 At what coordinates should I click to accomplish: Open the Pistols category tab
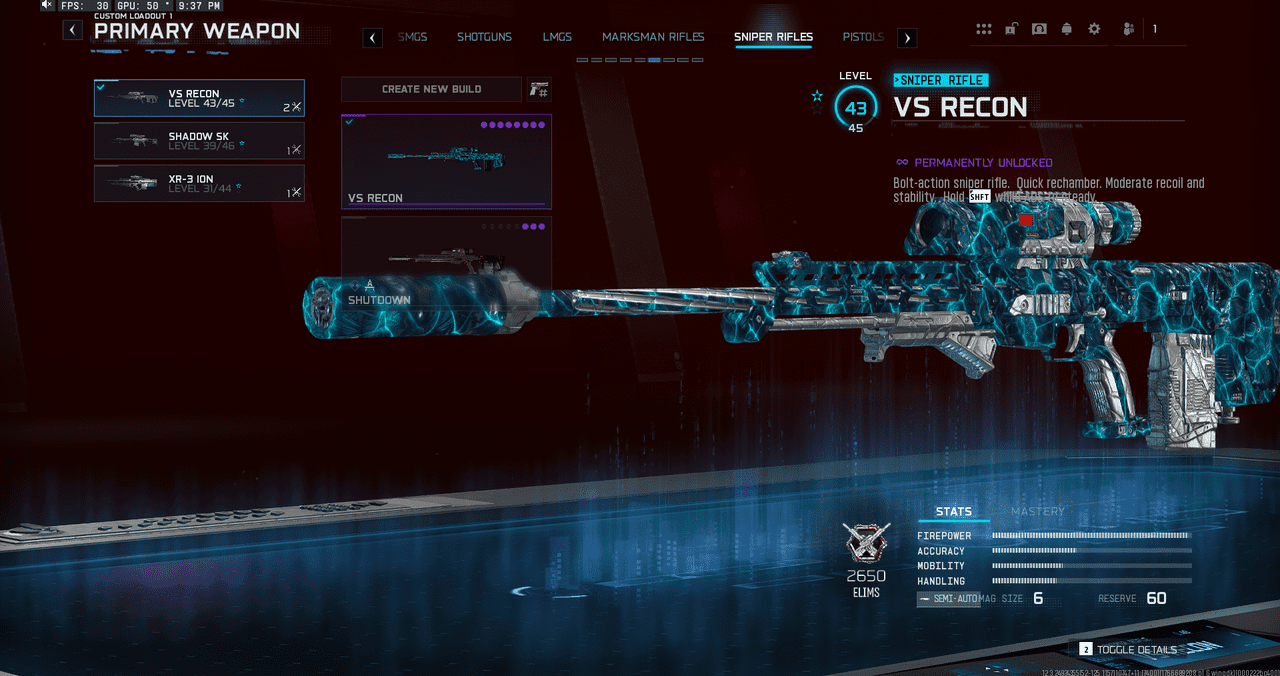click(x=863, y=37)
